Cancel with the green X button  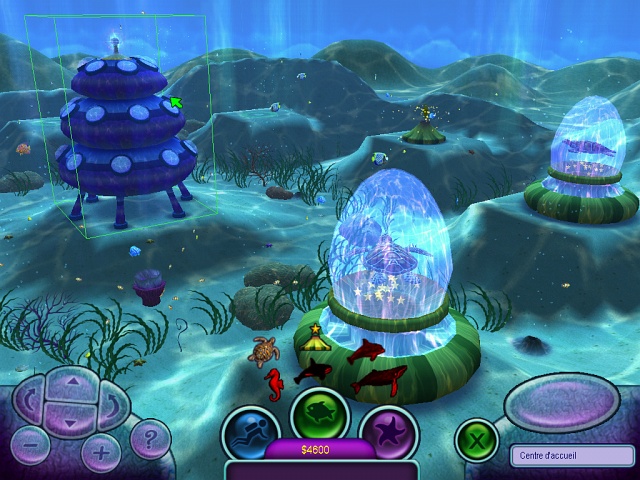pos(476,439)
